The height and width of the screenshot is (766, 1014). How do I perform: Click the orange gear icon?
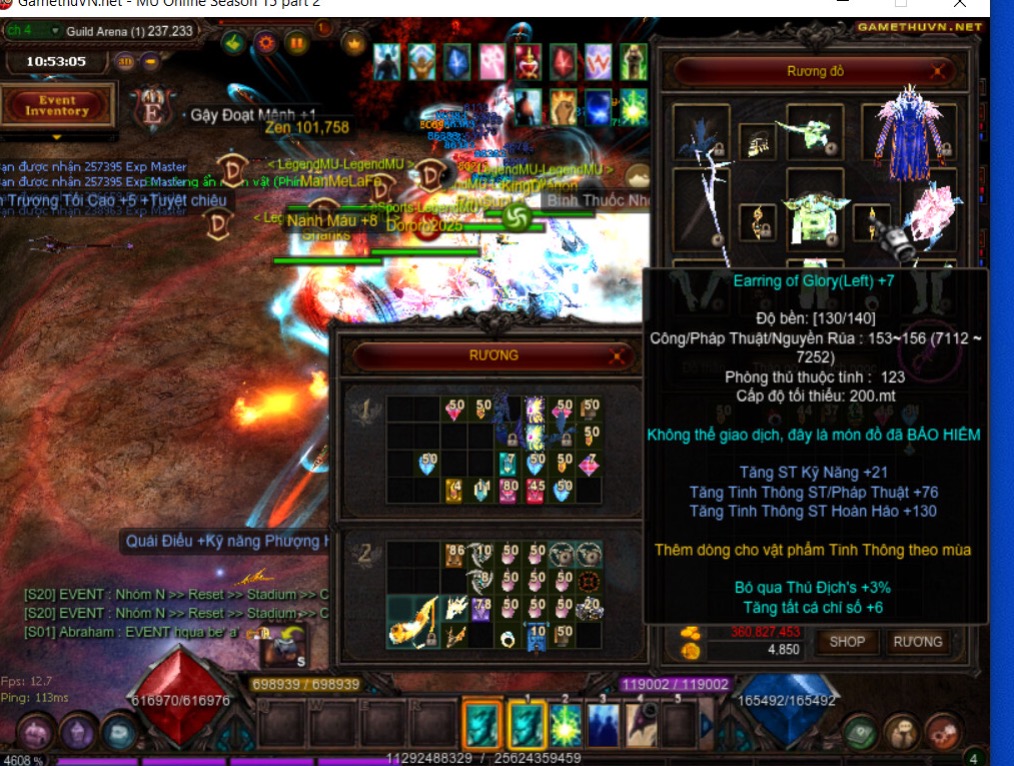pos(265,42)
